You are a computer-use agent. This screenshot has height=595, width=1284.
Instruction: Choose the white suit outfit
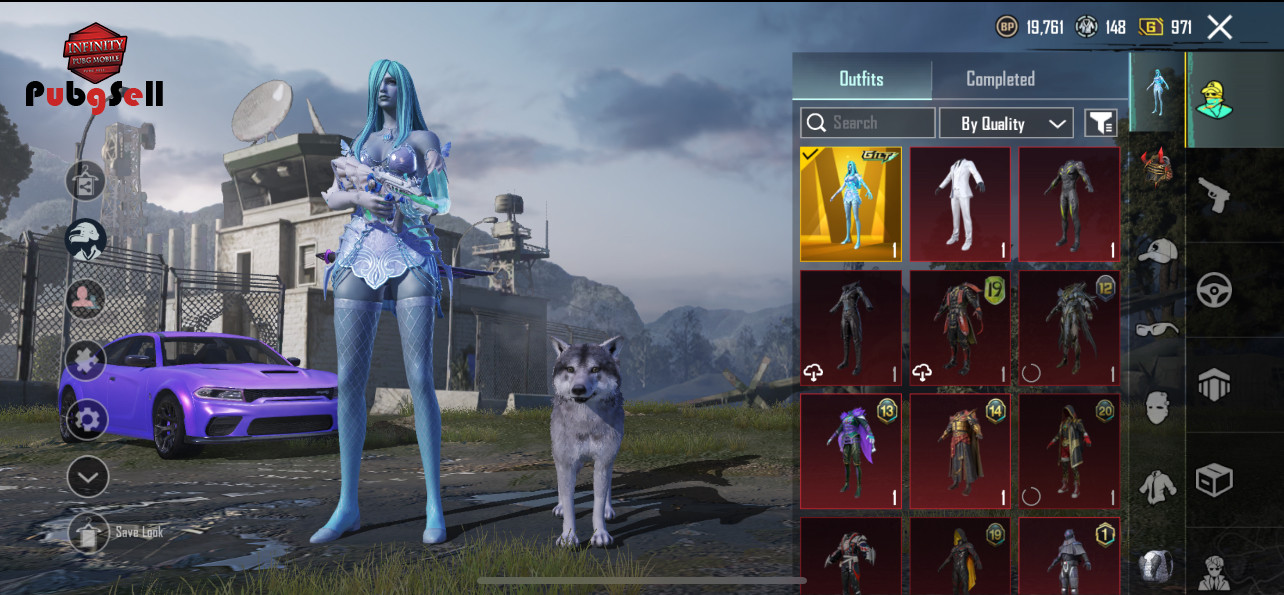coord(960,204)
